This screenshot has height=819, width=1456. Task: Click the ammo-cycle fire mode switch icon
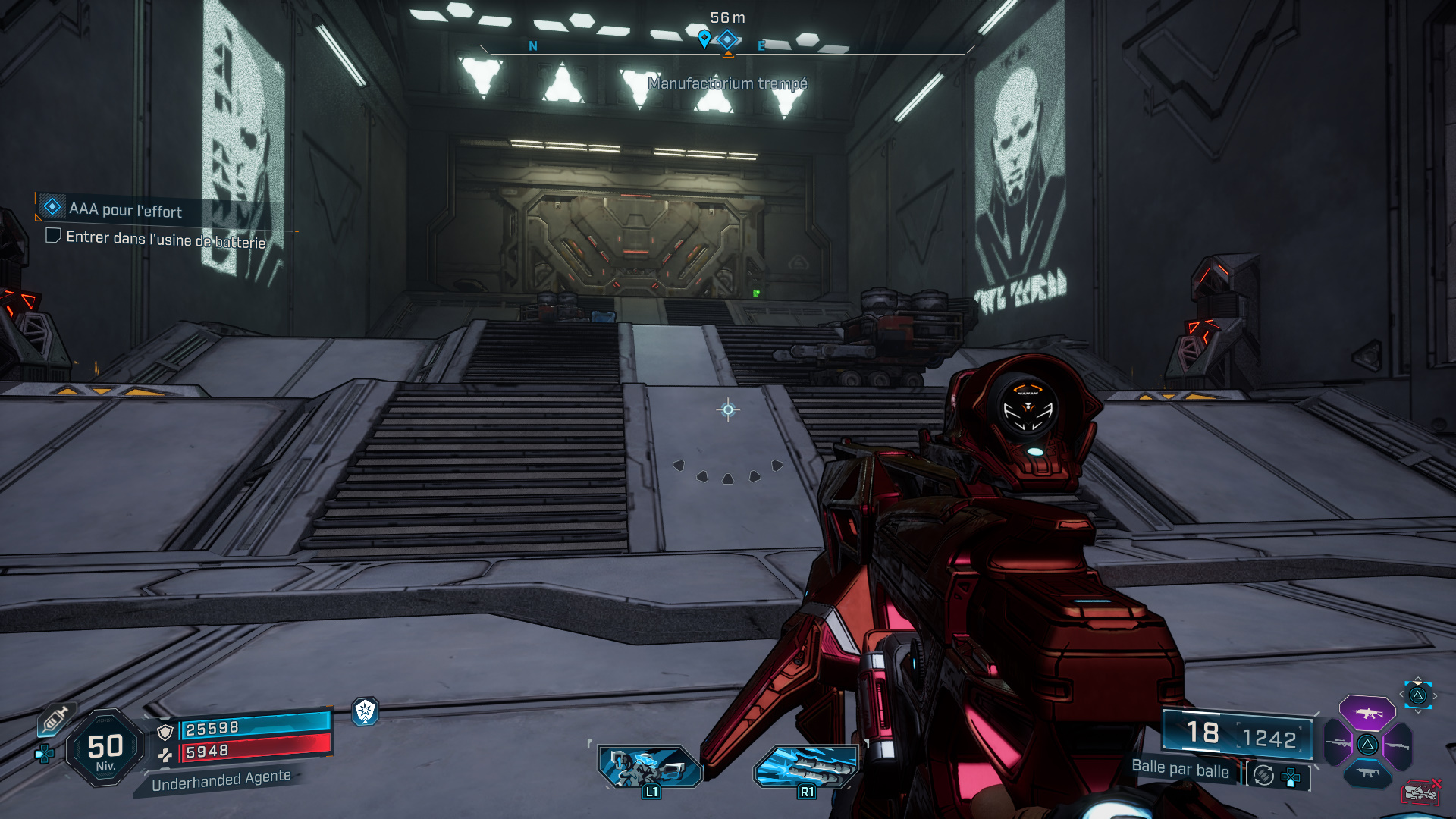click(x=1263, y=775)
